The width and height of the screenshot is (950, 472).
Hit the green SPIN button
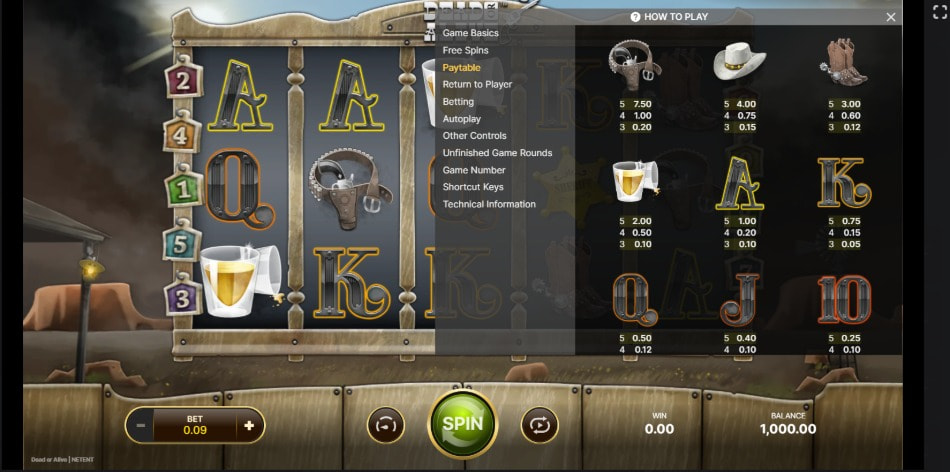coord(462,423)
